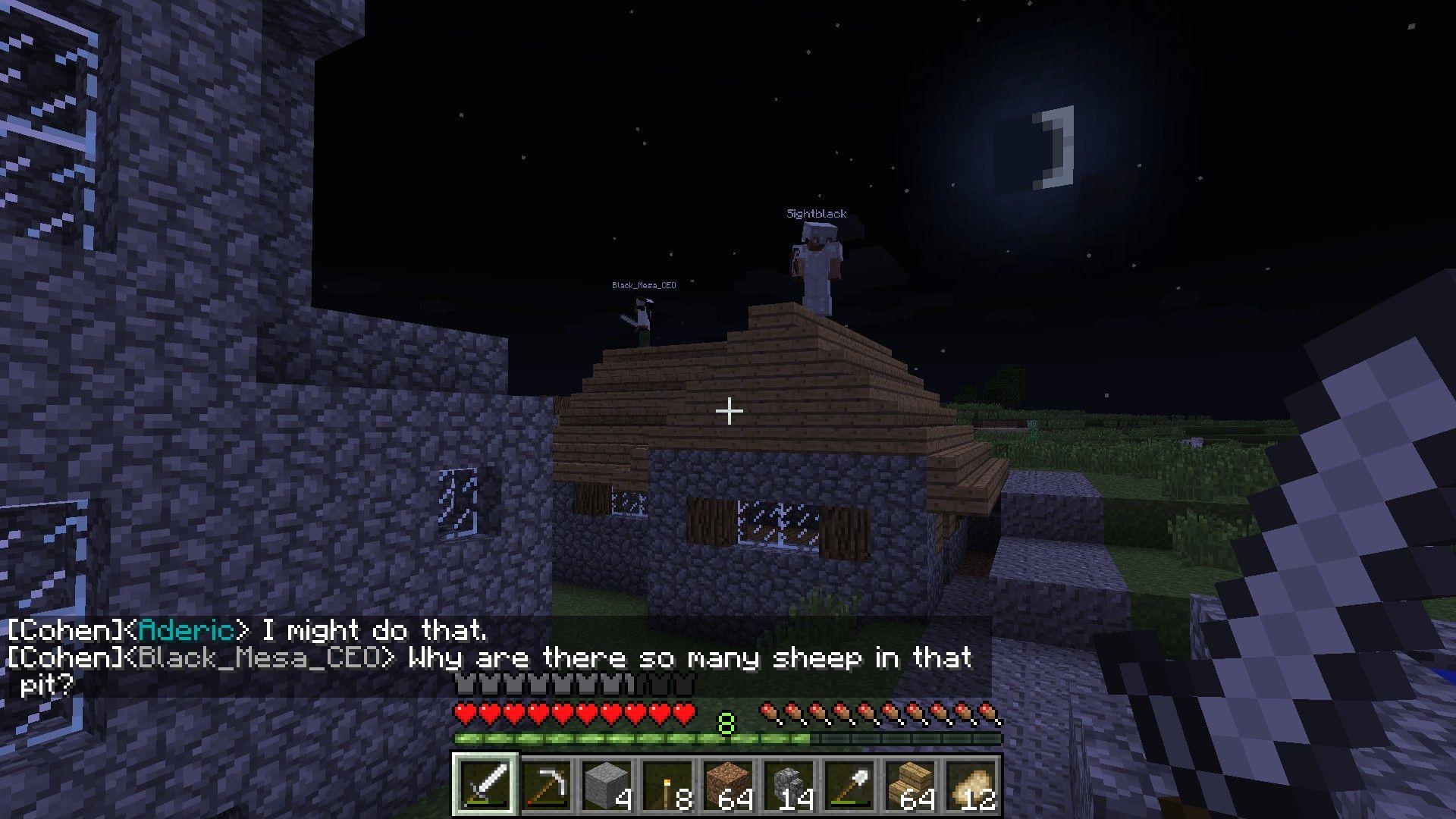Click Black_Mesa_CEO's nametag
This screenshot has height=819, width=1456.
click(x=644, y=284)
